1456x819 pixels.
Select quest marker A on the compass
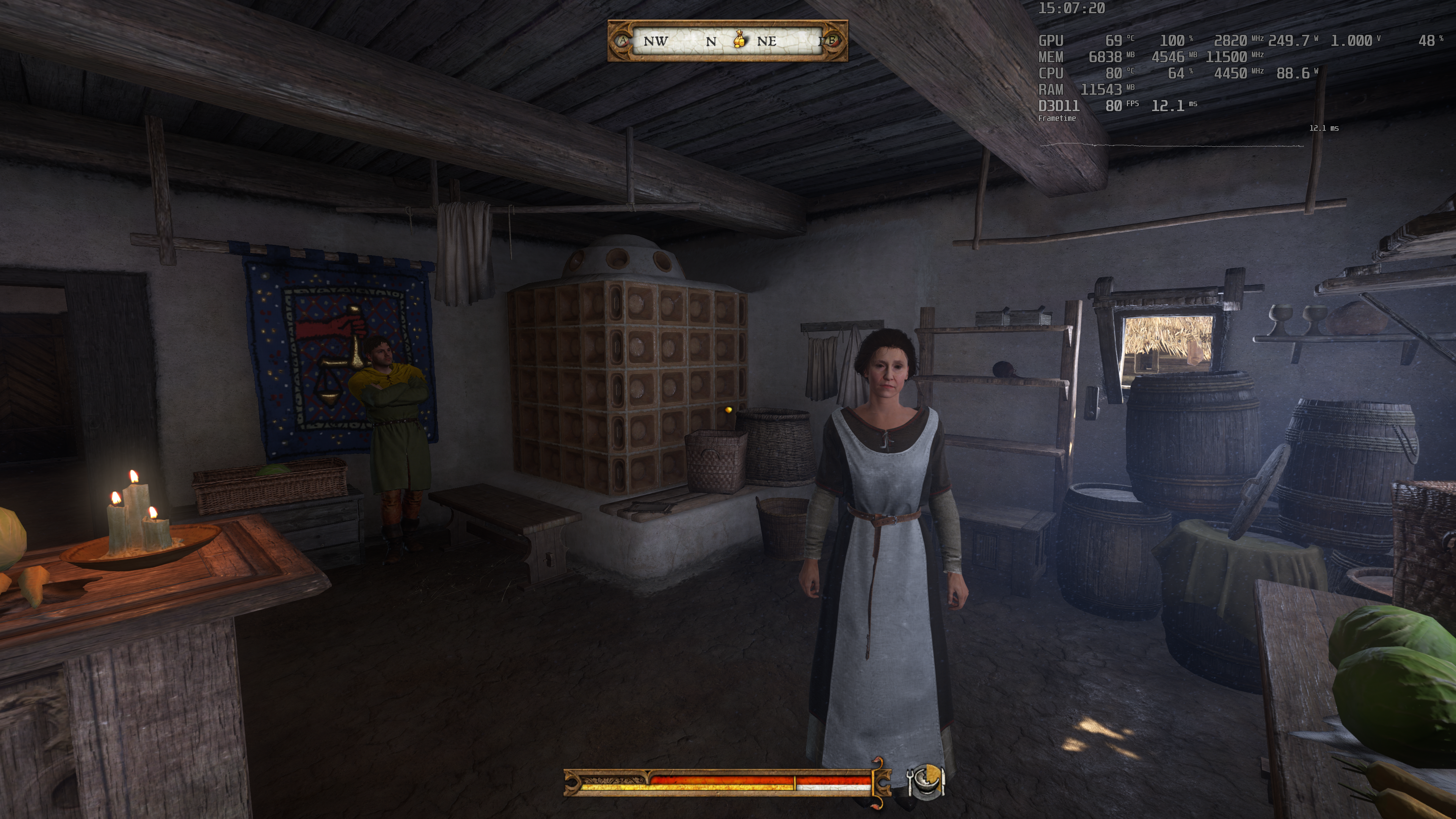pos(623,41)
